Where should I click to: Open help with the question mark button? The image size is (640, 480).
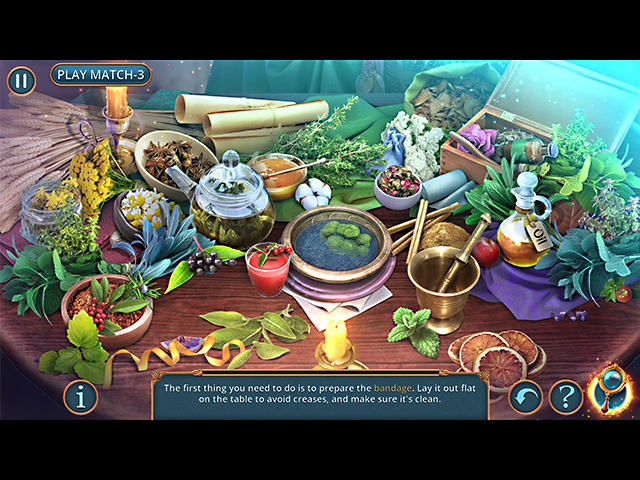(x=566, y=397)
